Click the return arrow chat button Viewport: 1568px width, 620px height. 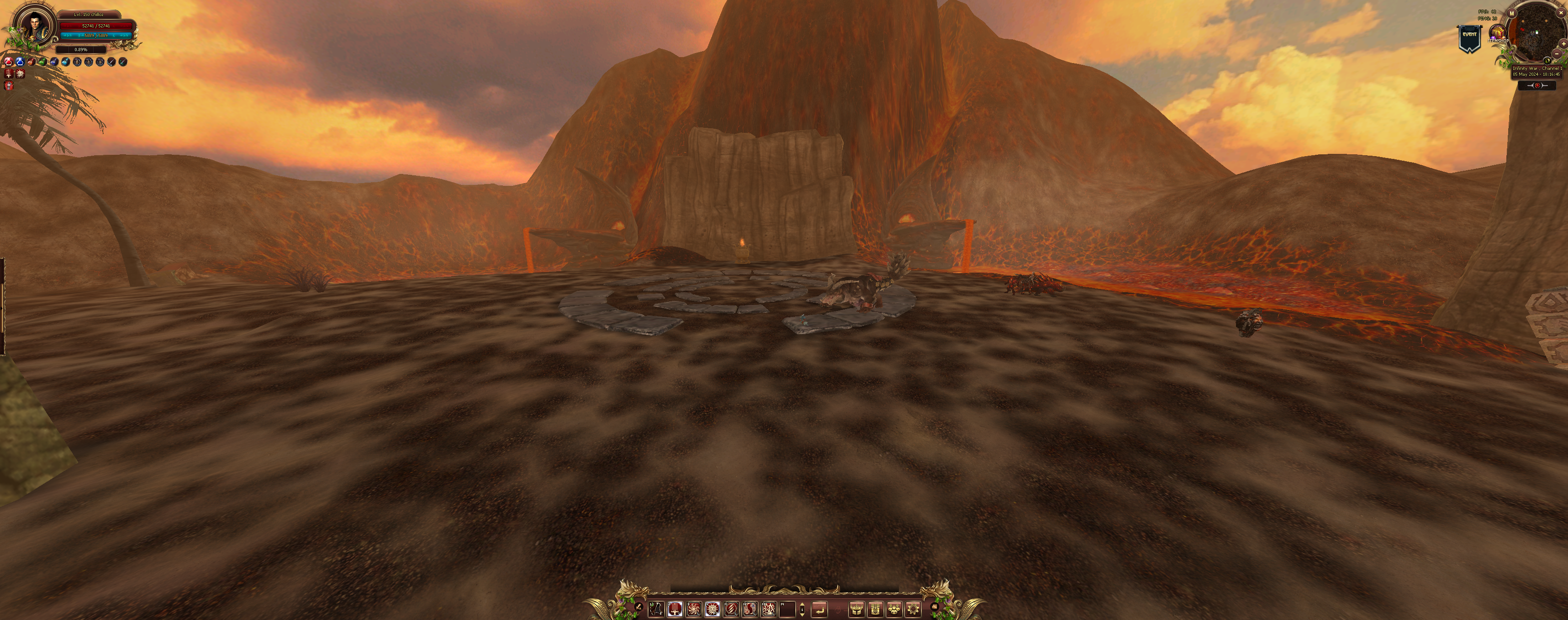tap(819, 609)
